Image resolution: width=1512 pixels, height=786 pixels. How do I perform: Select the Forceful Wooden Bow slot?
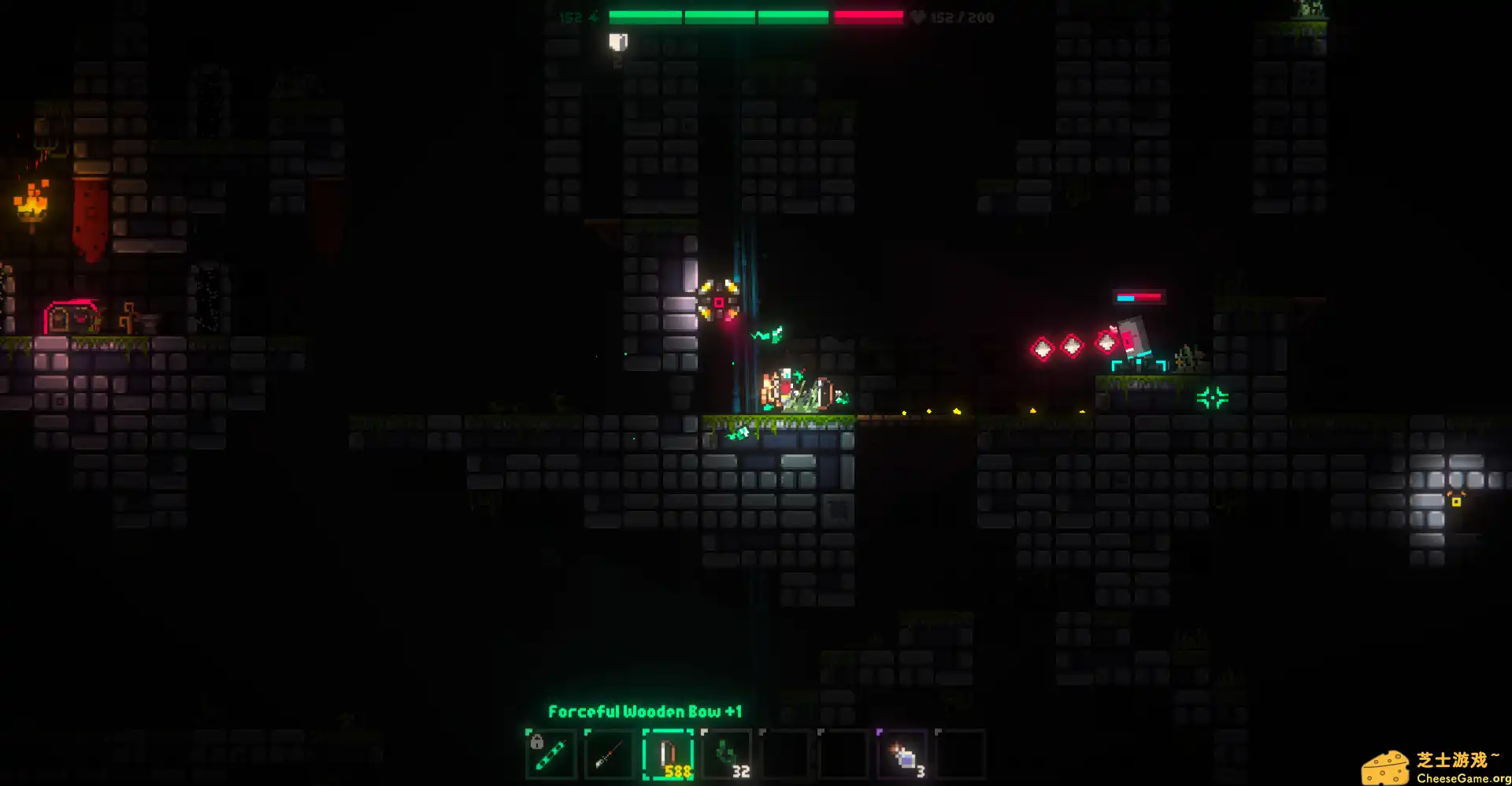click(x=668, y=754)
